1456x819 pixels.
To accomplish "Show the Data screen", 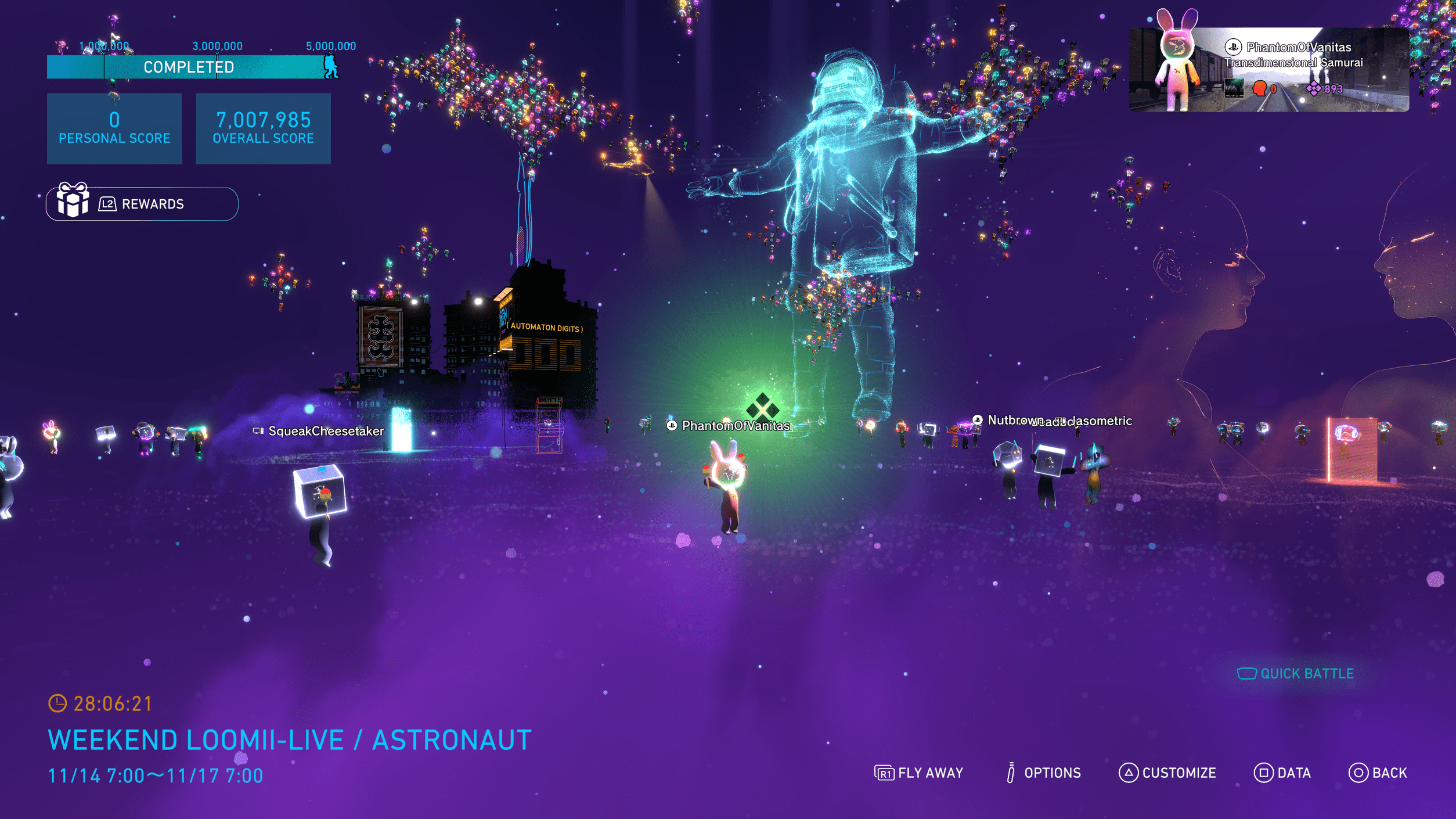I will pyautogui.click(x=1282, y=773).
